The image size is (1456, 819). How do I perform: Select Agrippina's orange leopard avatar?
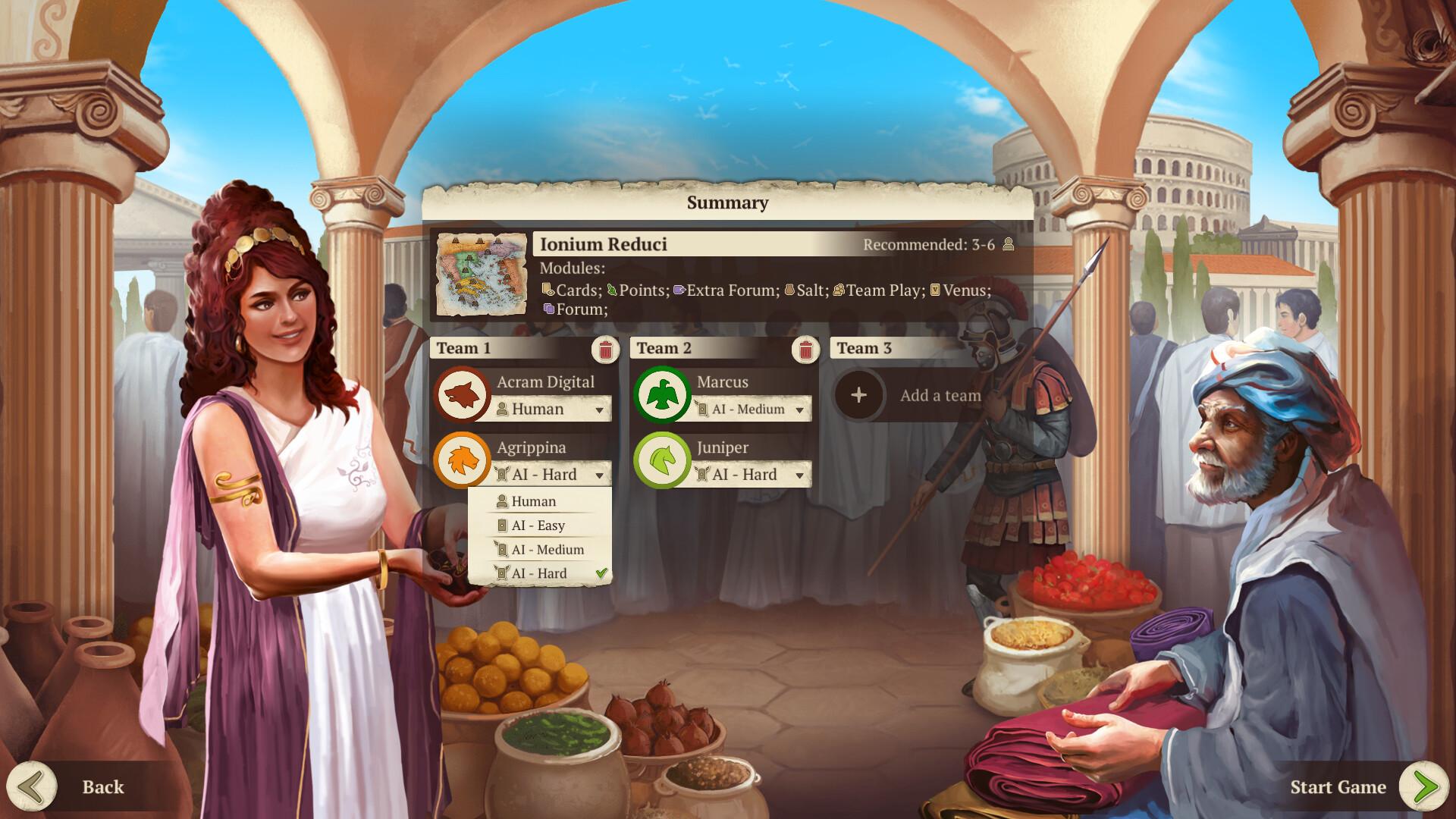(464, 460)
